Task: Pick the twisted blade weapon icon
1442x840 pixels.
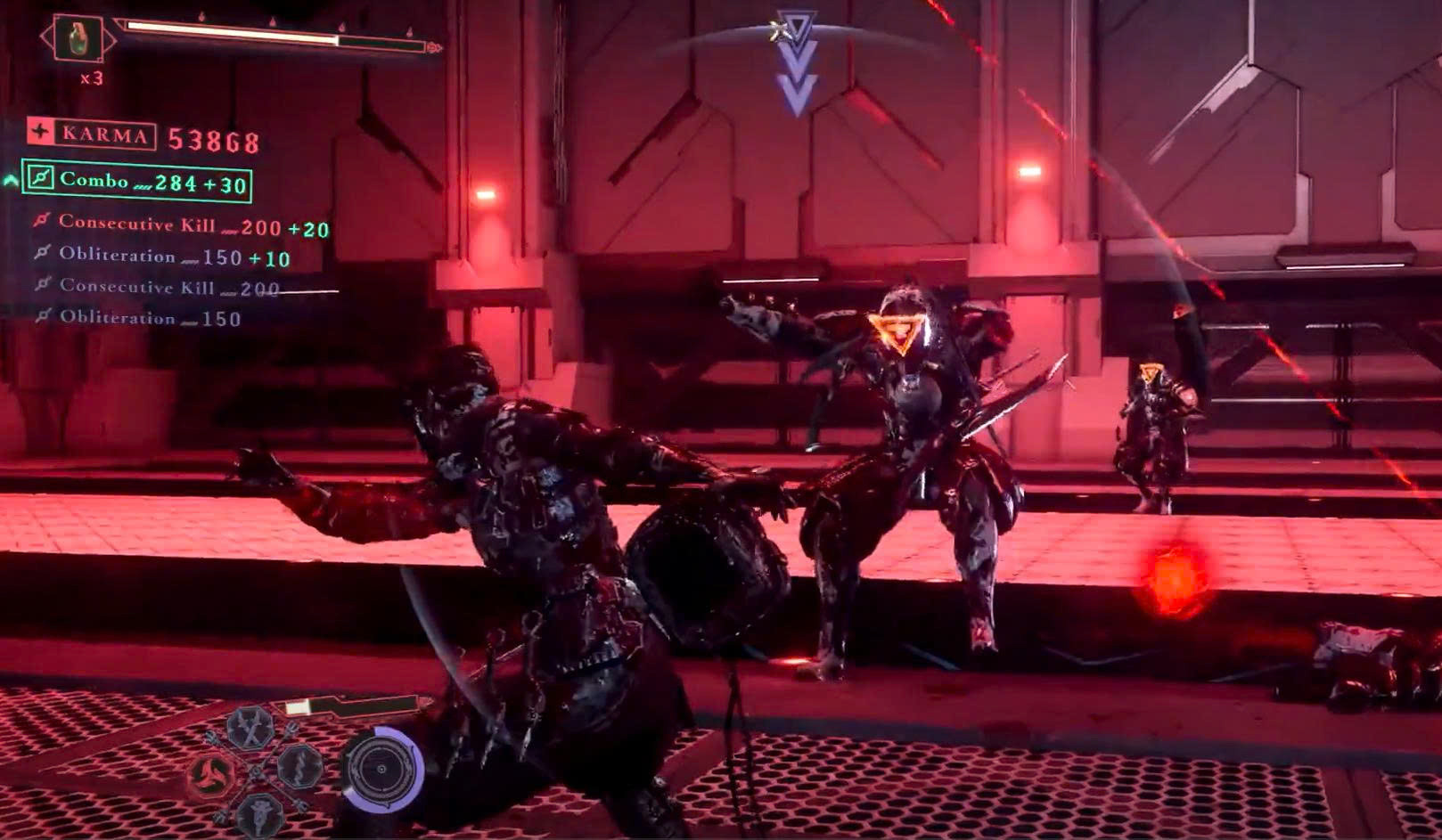Action: pos(299,766)
